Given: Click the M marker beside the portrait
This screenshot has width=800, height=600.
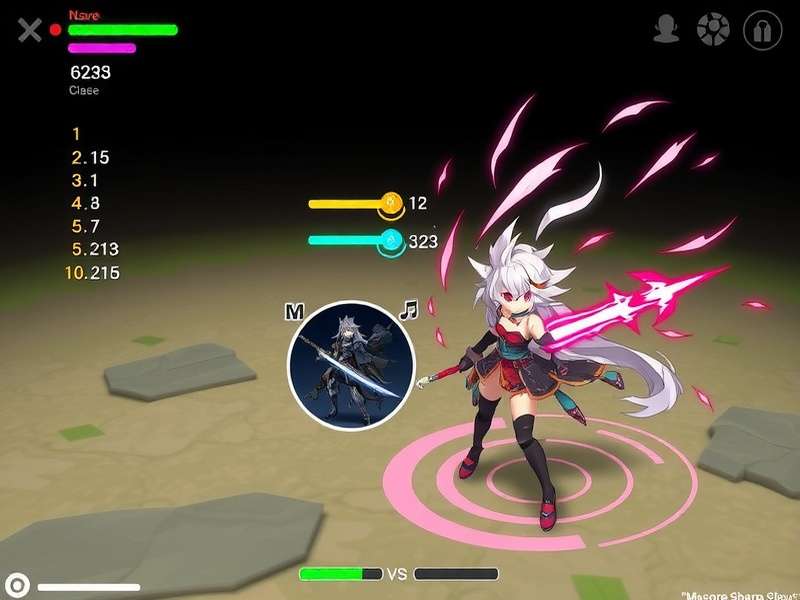Looking at the screenshot, I should [x=294, y=311].
